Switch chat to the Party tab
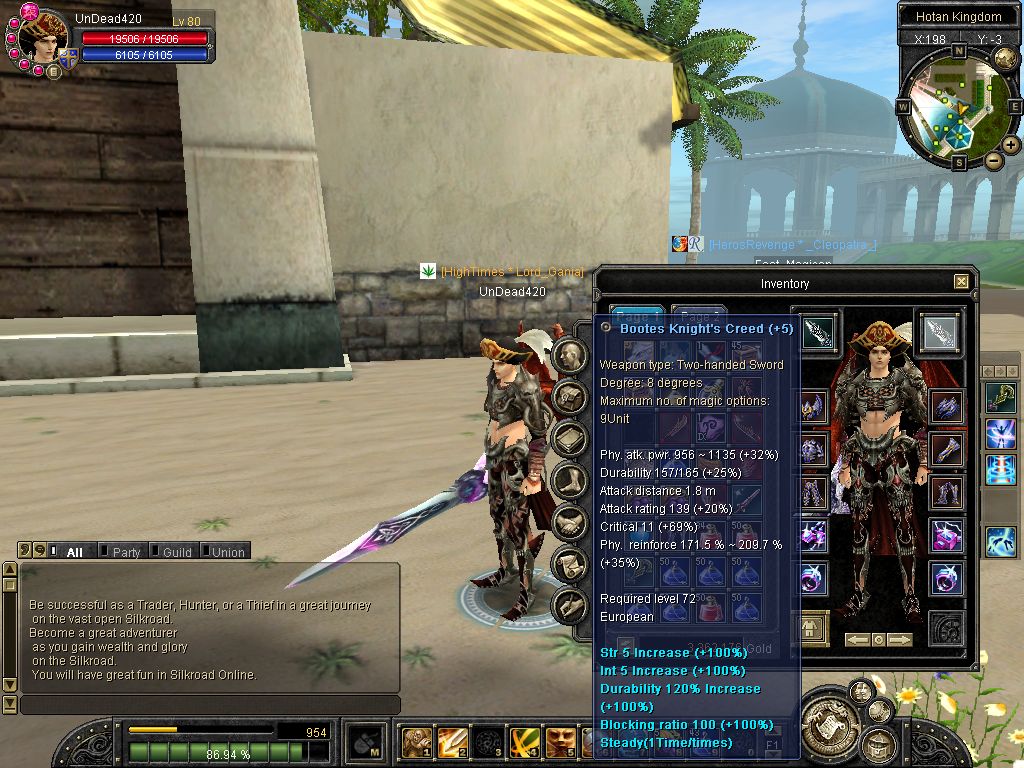Image resolution: width=1024 pixels, height=768 pixels. pyautogui.click(x=126, y=552)
